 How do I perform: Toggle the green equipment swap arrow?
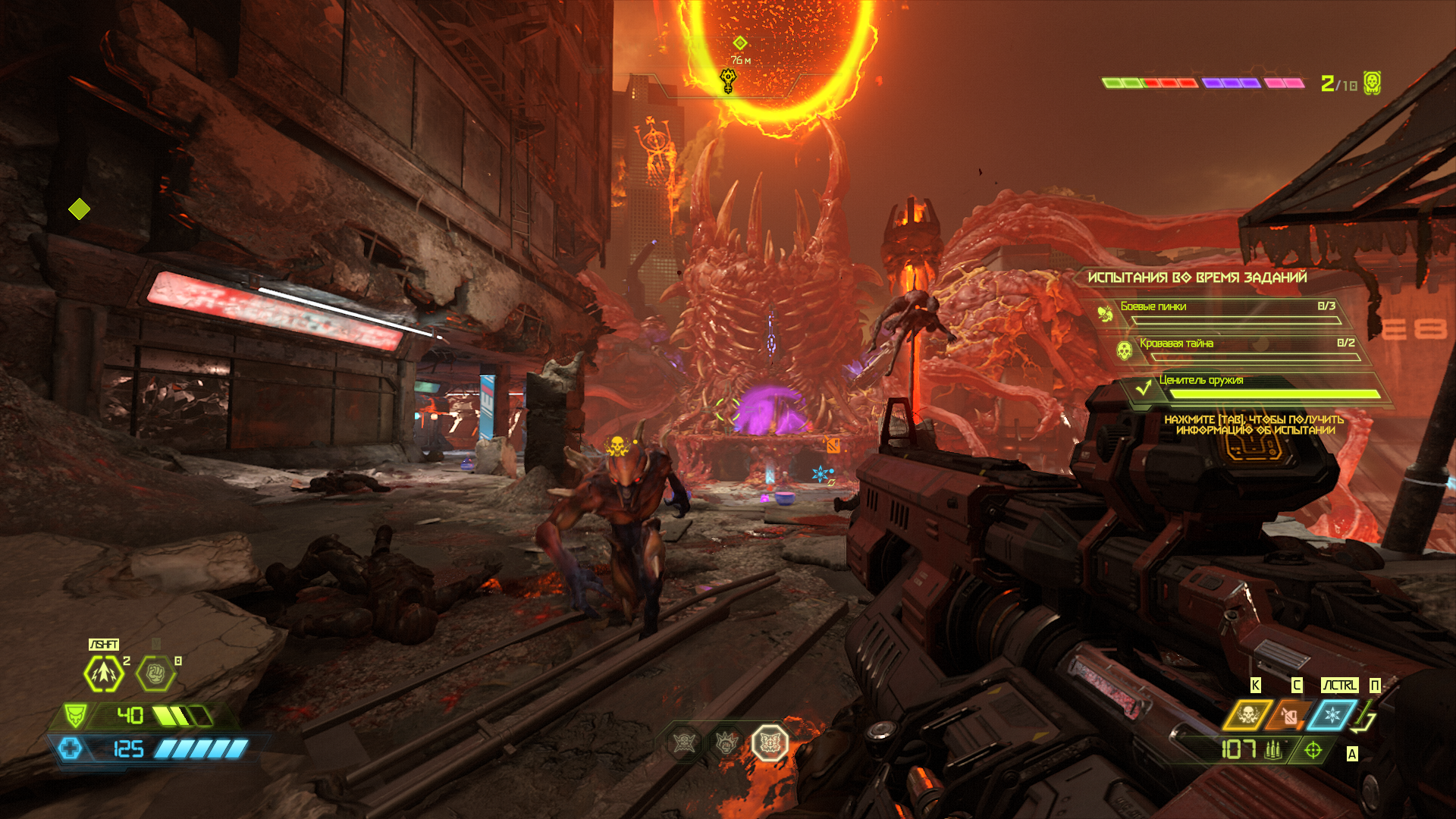point(1365,717)
